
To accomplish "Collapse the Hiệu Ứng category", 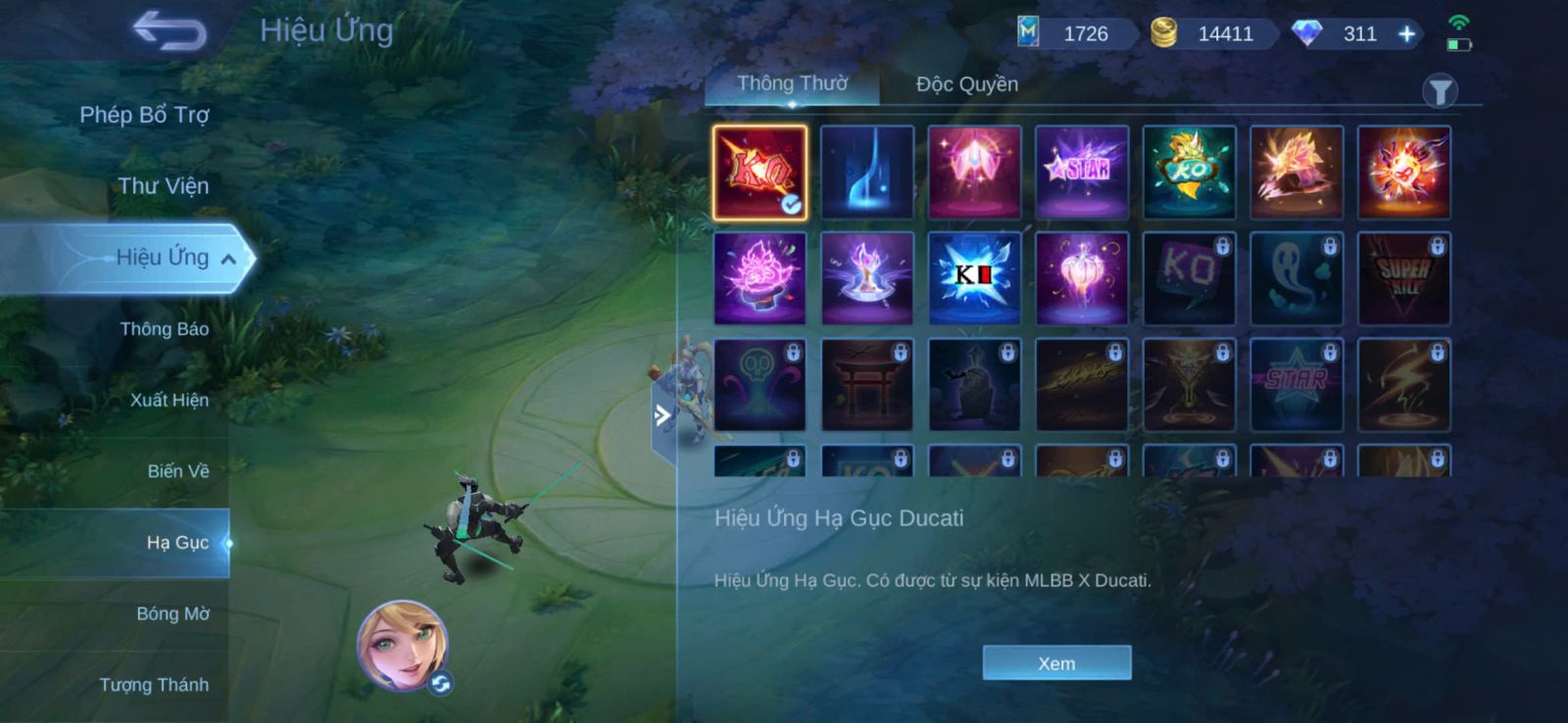I will (x=228, y=259).
